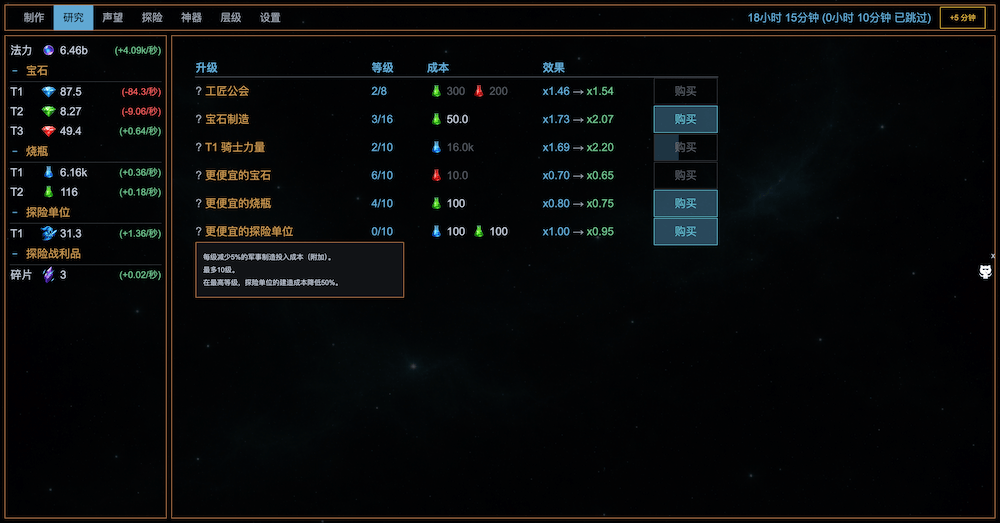The width and height of the screenshot is (1000, 523).
Task: Click the 购买 button for T1 骑士力量
Action: pyautogui.click(x=685, y=147)
